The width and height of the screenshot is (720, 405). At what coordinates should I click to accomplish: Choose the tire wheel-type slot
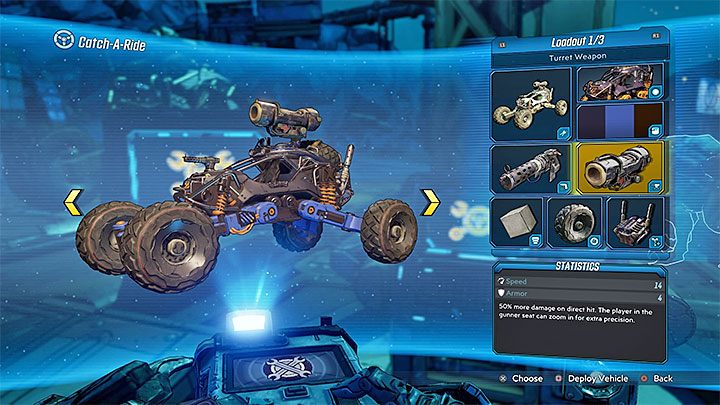[x=574, y=222]
